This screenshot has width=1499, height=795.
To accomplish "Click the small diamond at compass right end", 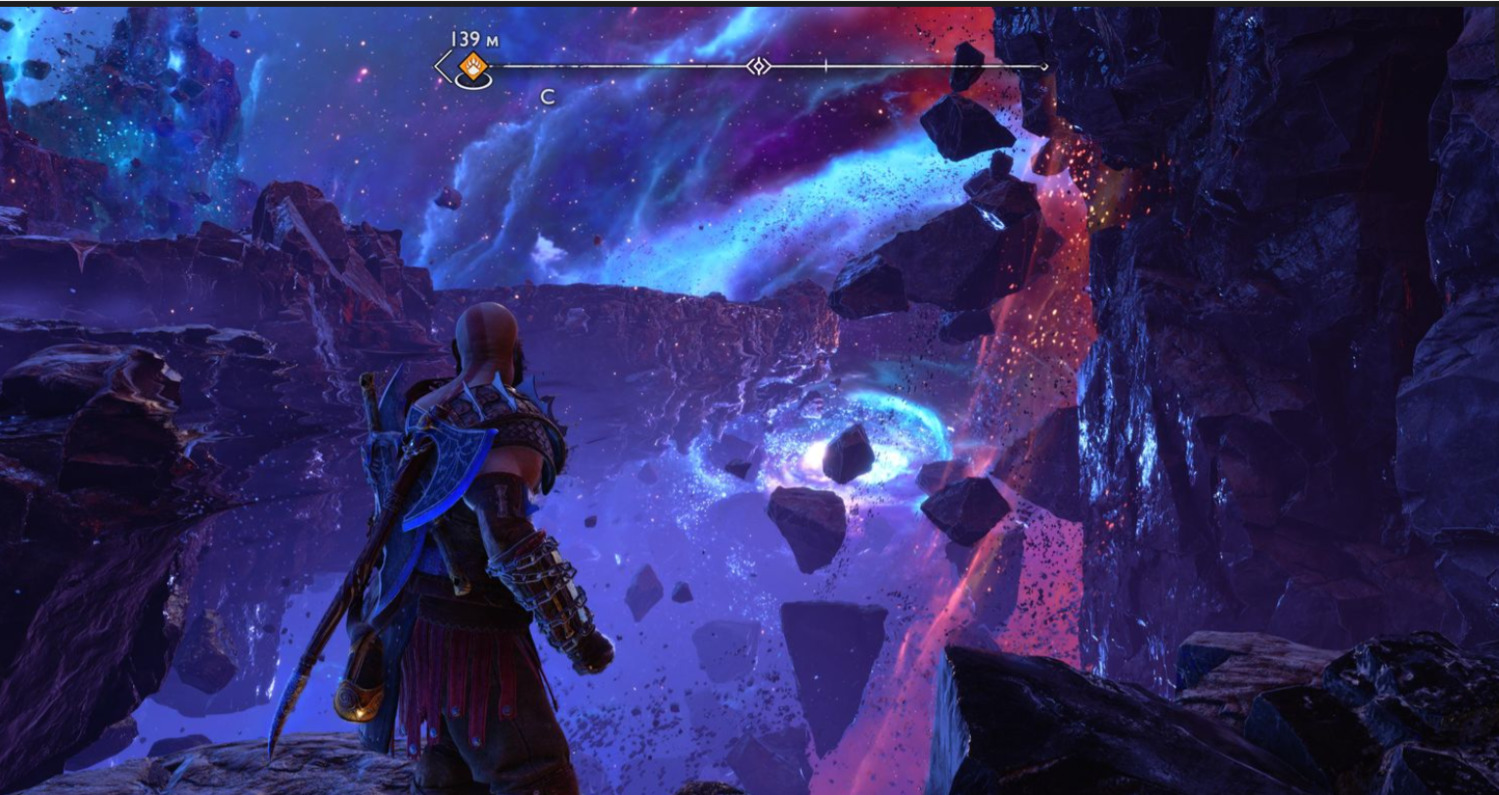I will 1044,67.
